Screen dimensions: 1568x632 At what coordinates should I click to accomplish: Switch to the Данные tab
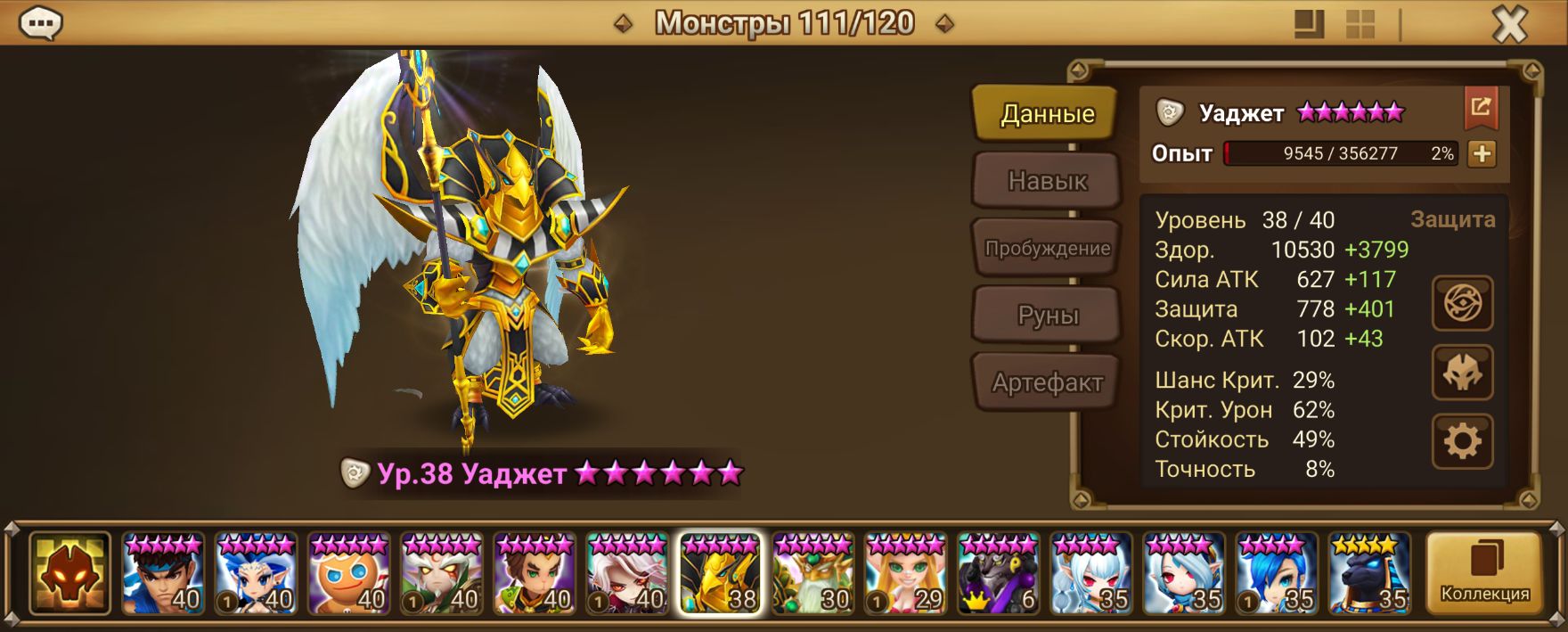coord(1046,114)
